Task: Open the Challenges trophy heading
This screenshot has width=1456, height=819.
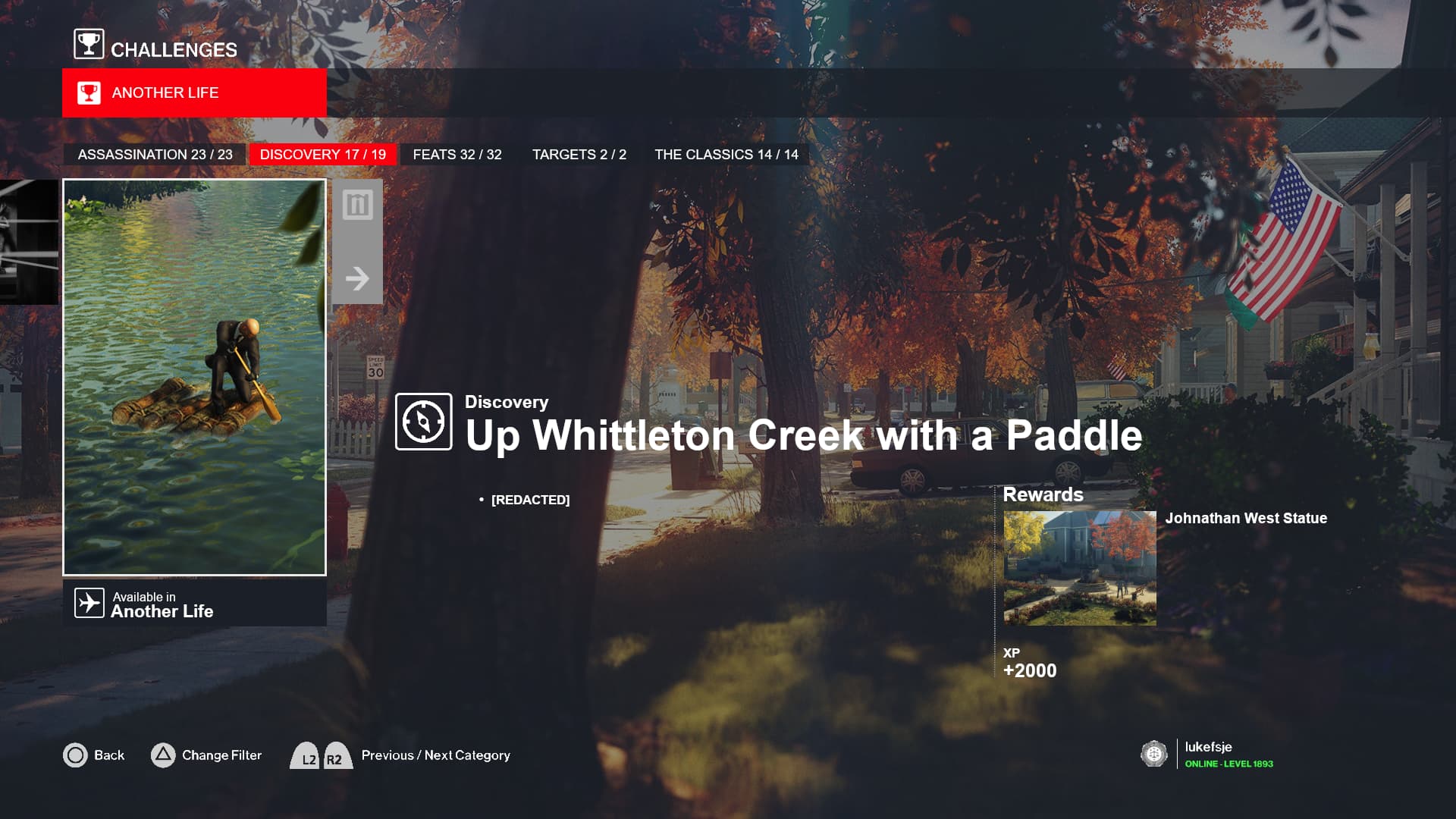Action: pos(155,47)
